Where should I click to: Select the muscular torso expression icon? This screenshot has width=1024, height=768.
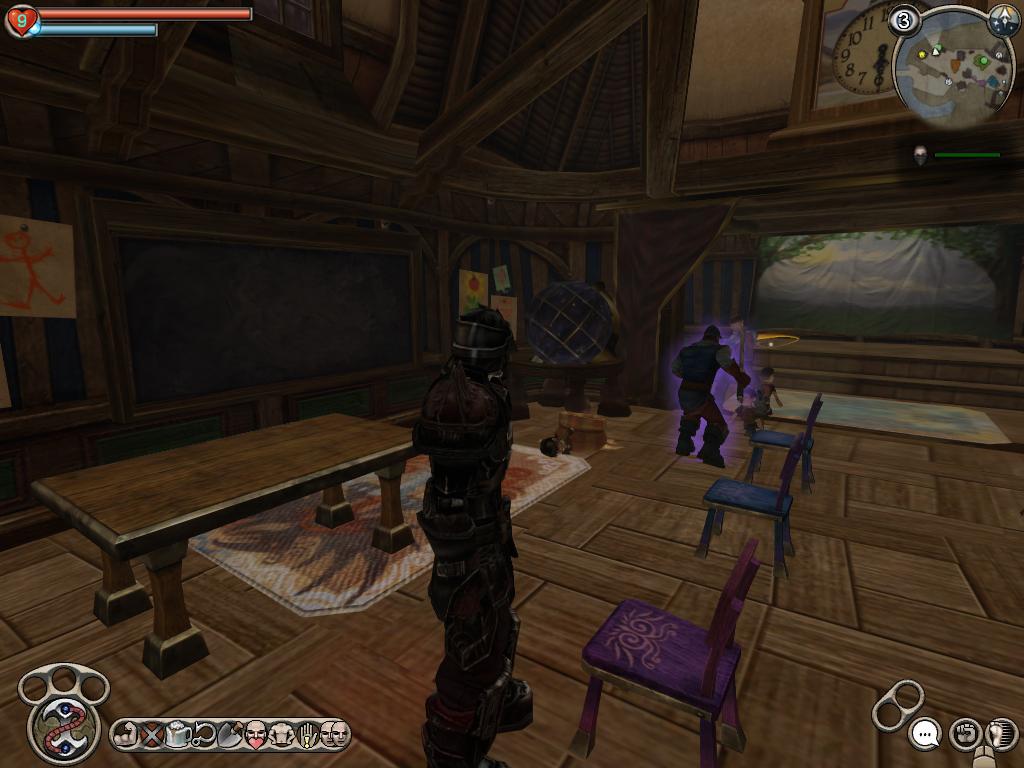coord(282,736)
